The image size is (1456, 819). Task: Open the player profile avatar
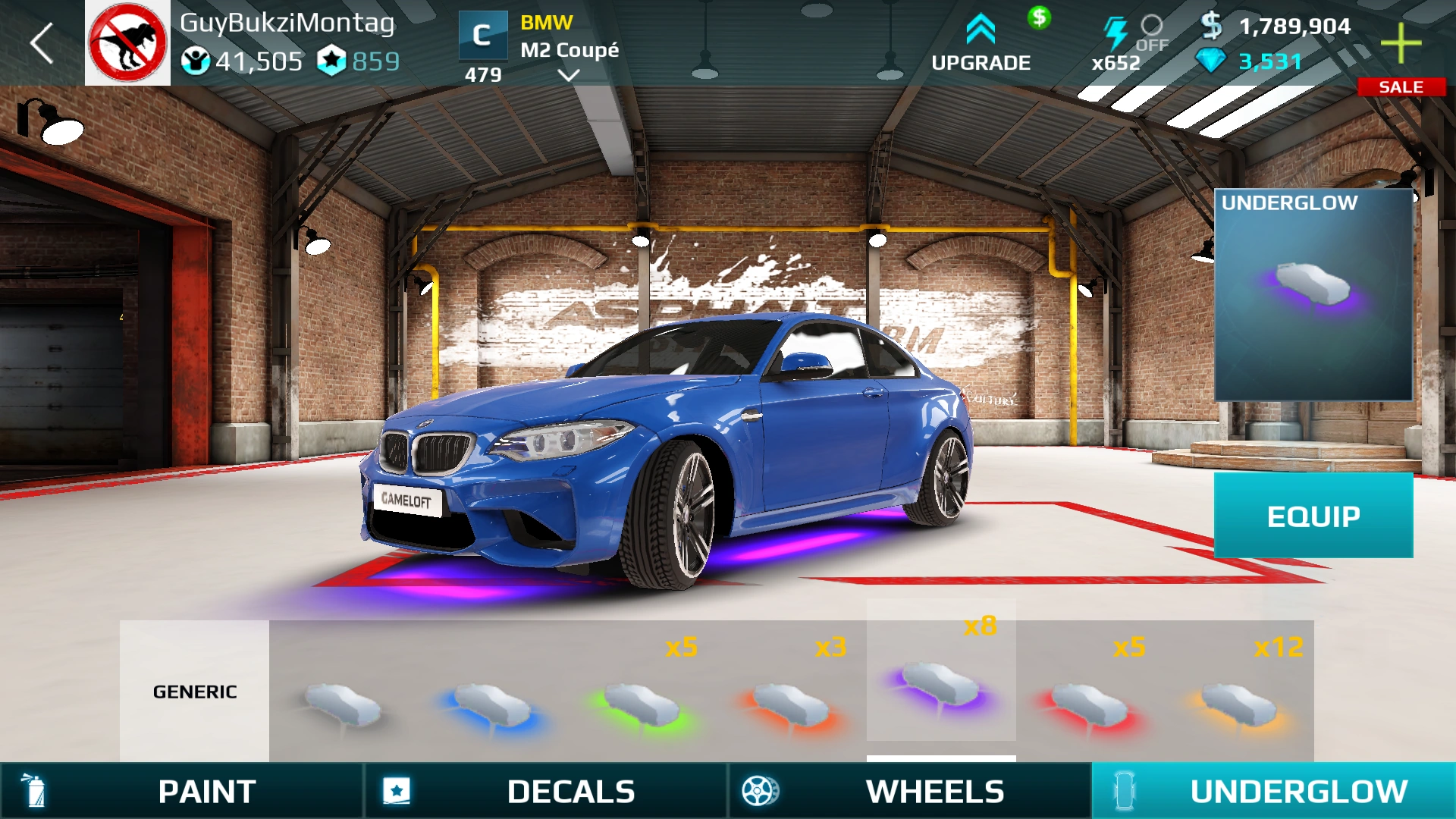click(127, 43)
